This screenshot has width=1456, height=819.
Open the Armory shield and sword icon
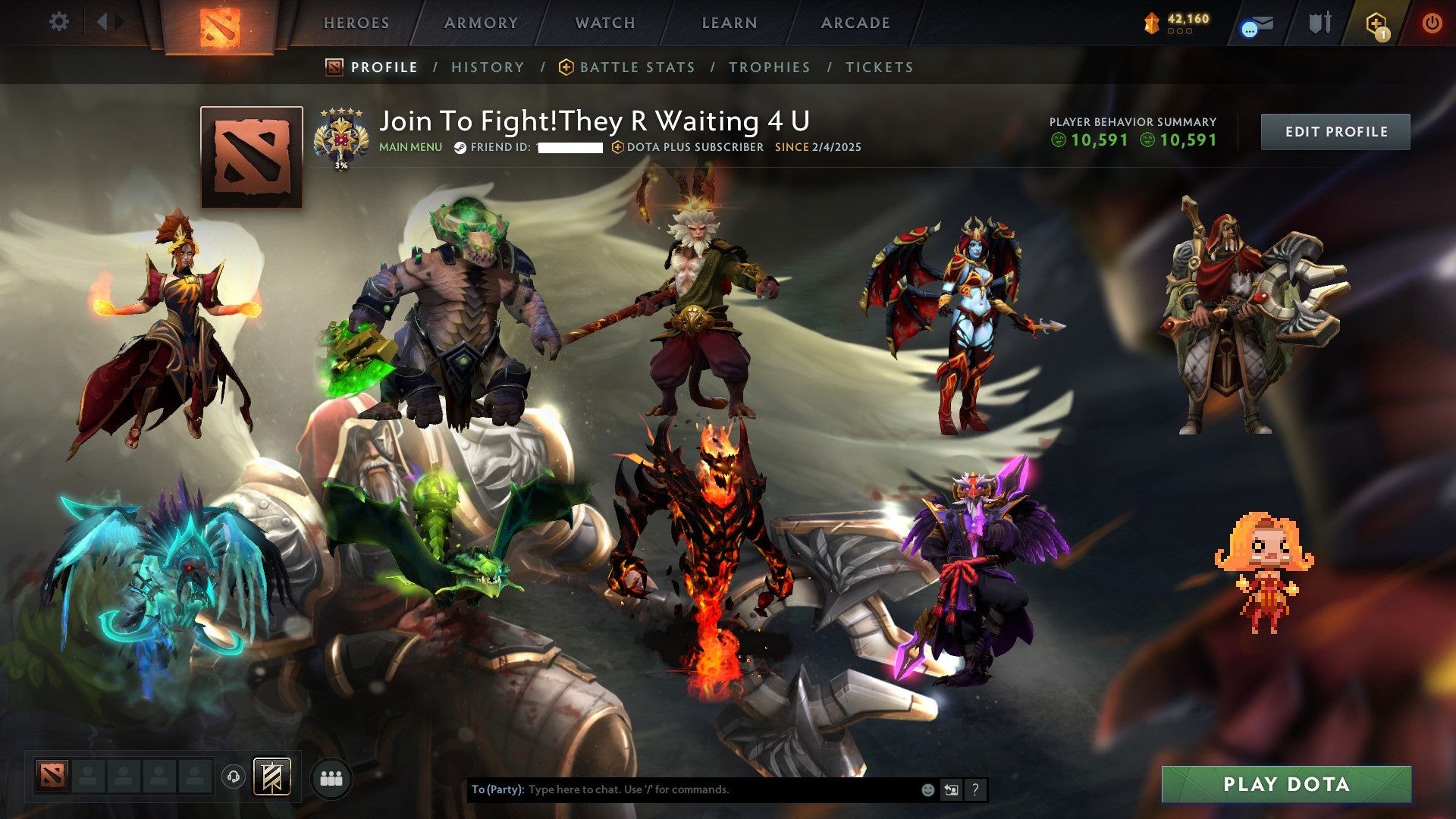pos(1319,21)
